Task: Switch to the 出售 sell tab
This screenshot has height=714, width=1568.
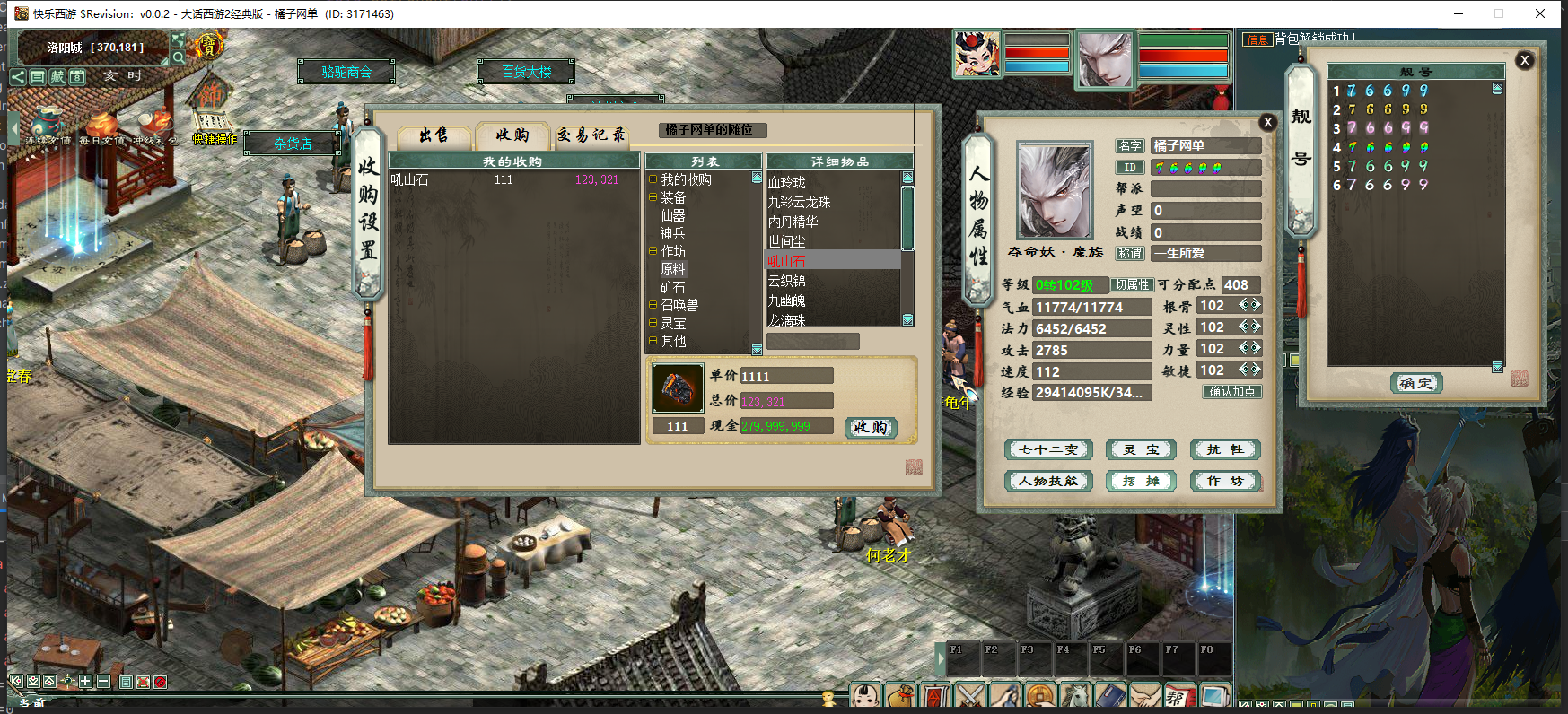Action: point(434,135)
